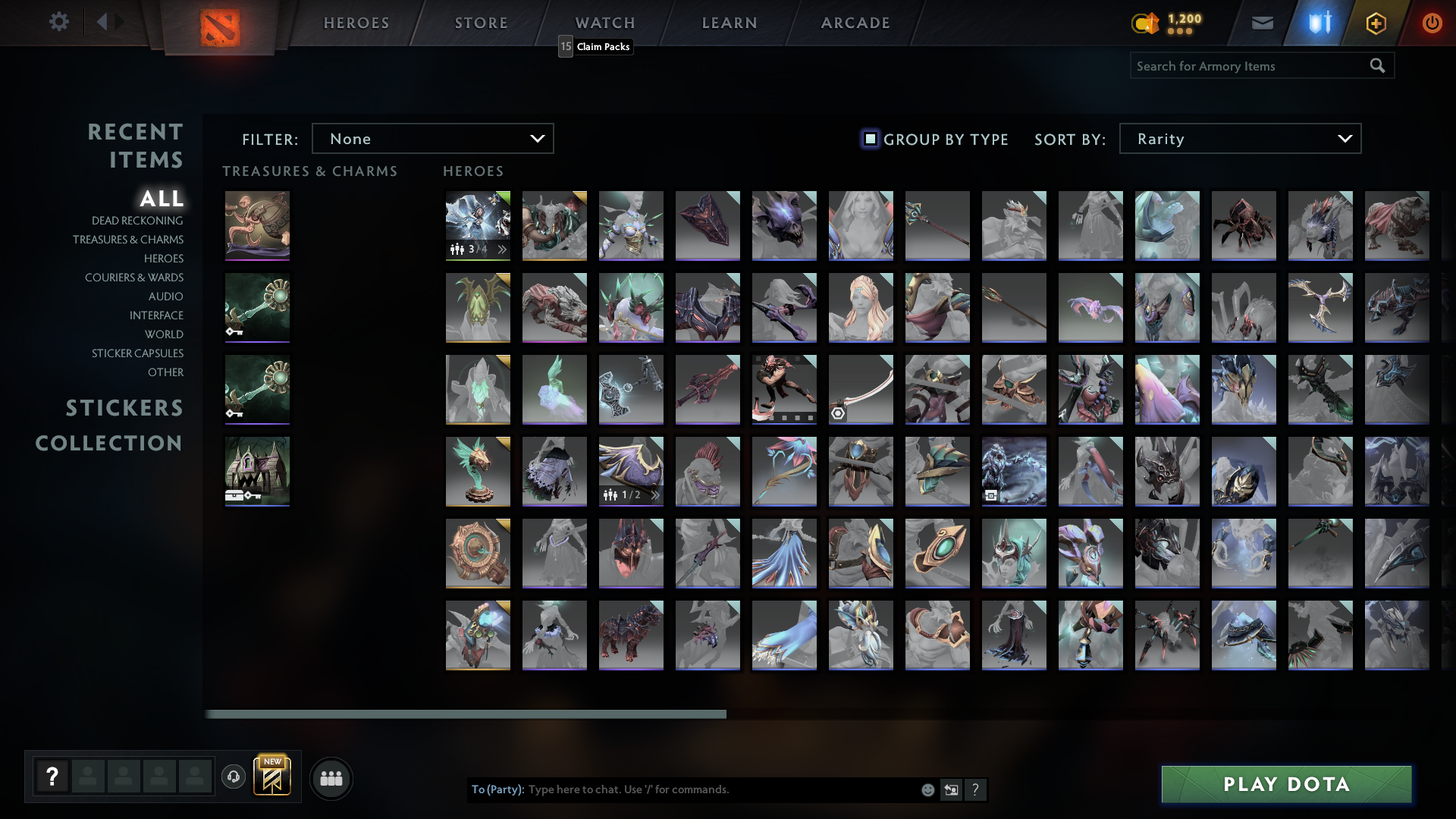1456x819 pixels.
Task: Open the gold plus shop icon
Action: coord(1376,23)
